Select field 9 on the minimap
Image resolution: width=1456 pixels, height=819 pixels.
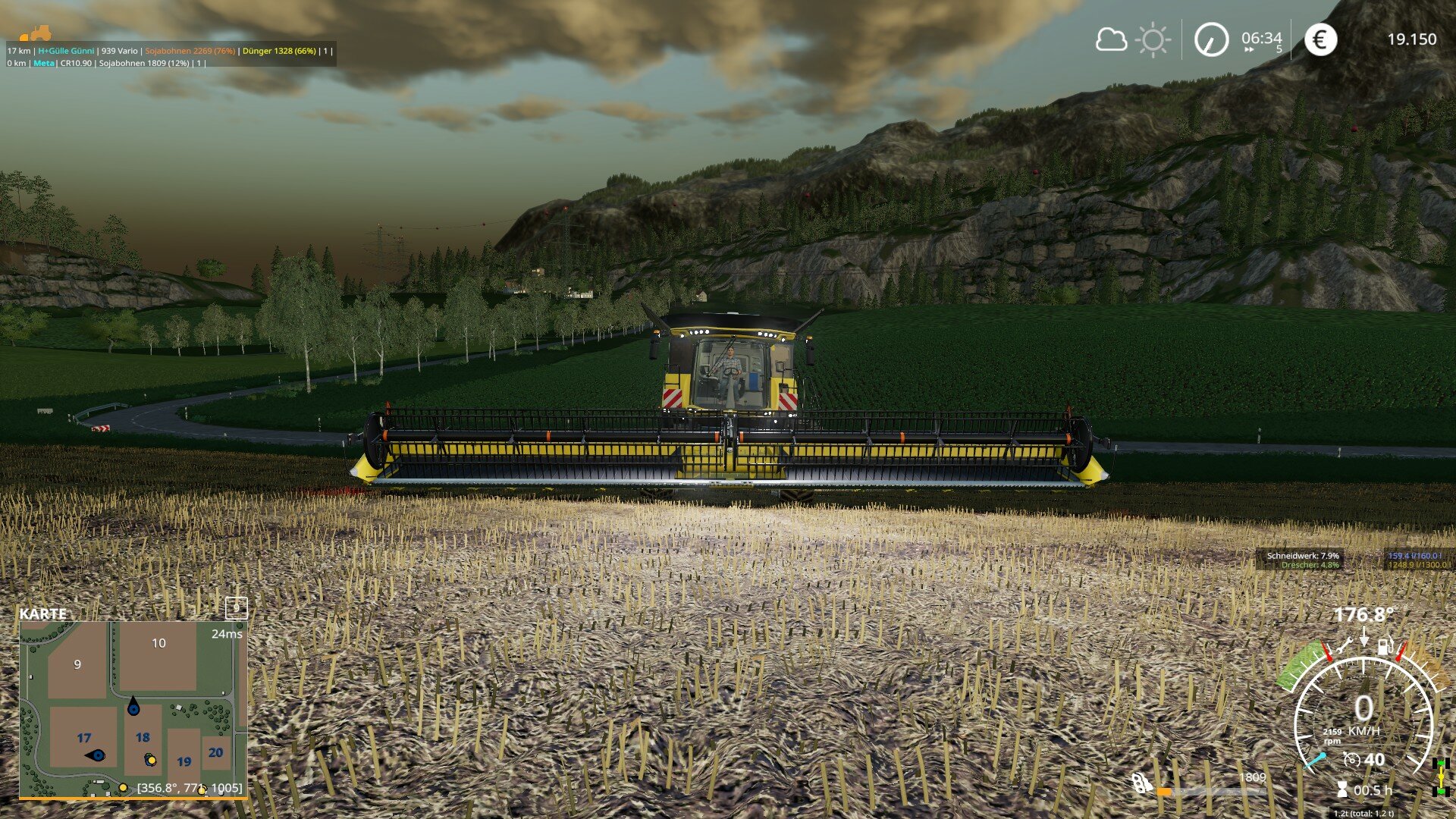click(77, 665)
